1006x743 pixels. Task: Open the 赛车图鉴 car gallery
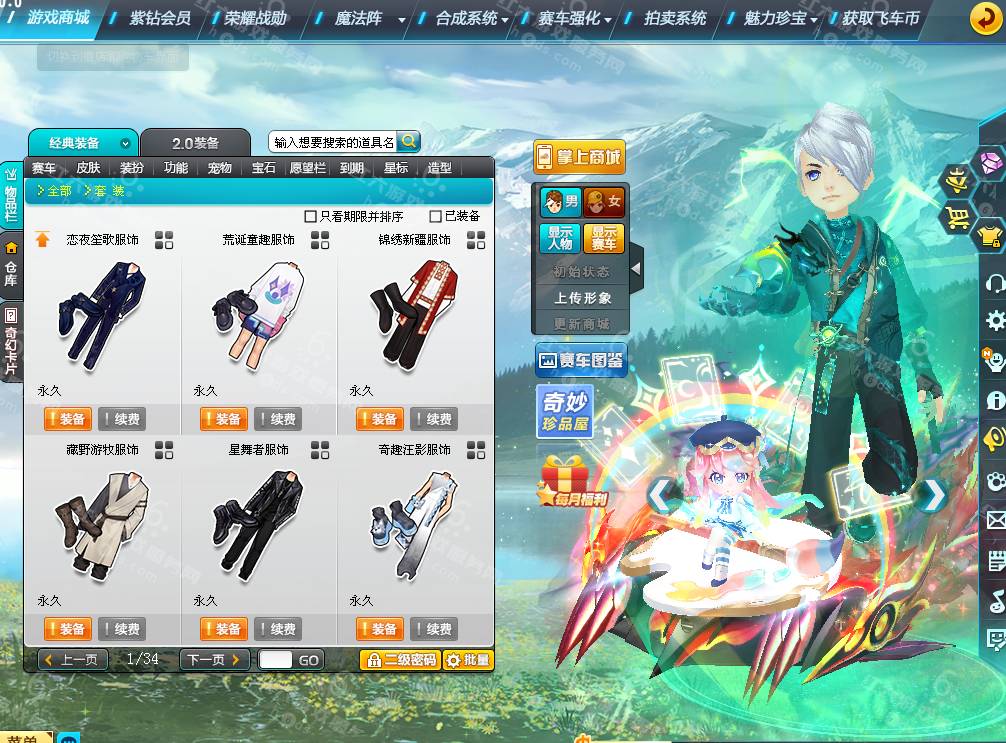click(581, 360)
